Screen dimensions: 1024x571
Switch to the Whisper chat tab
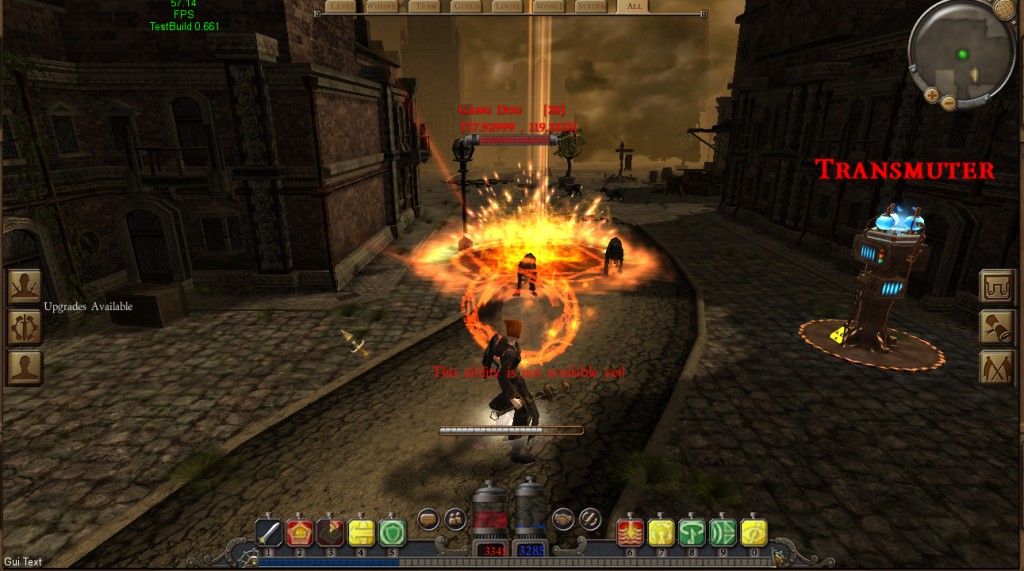point(380,7)
